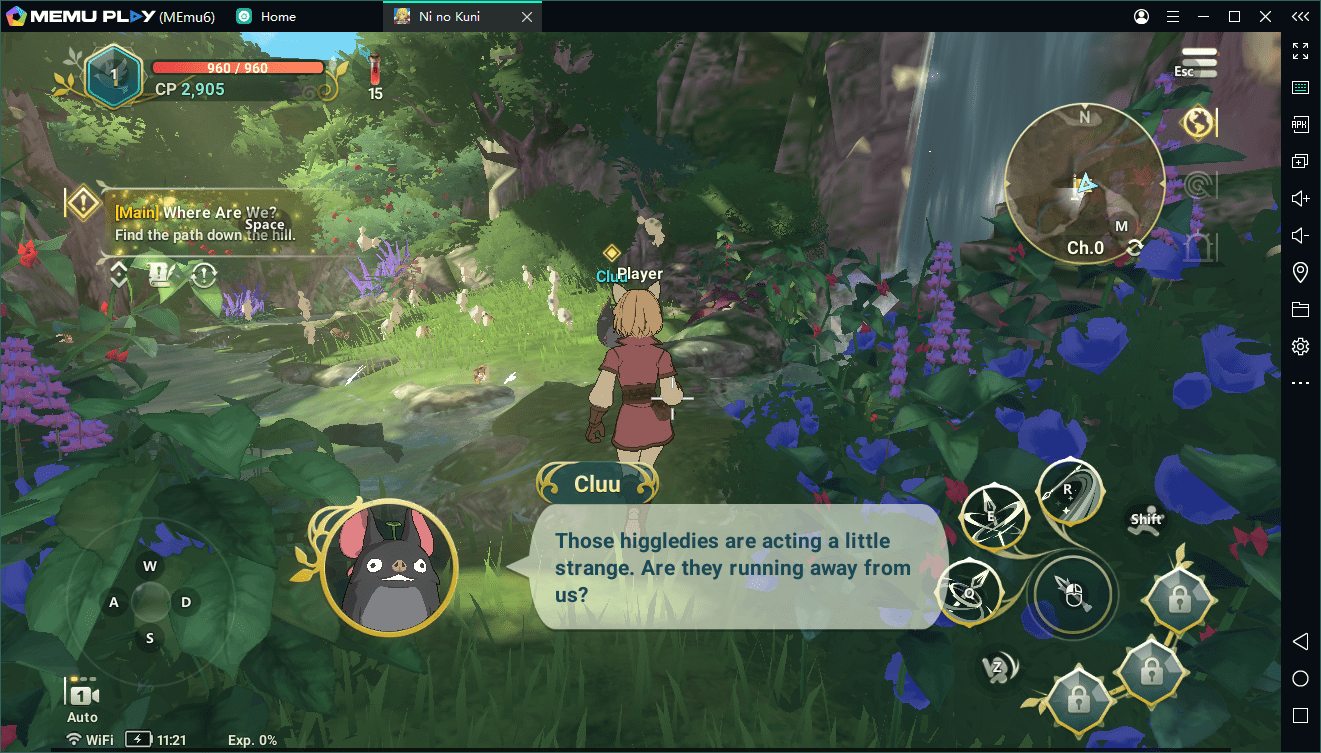This screenshot has height=753, width=1321.
Task: Tap the Z action button
Action: 998,667
